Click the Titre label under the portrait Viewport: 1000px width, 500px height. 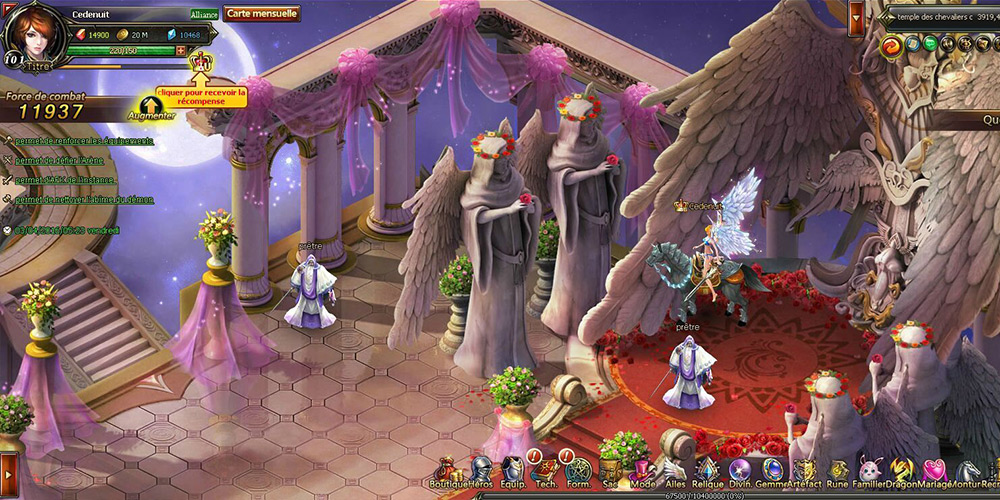click(40, 63)
